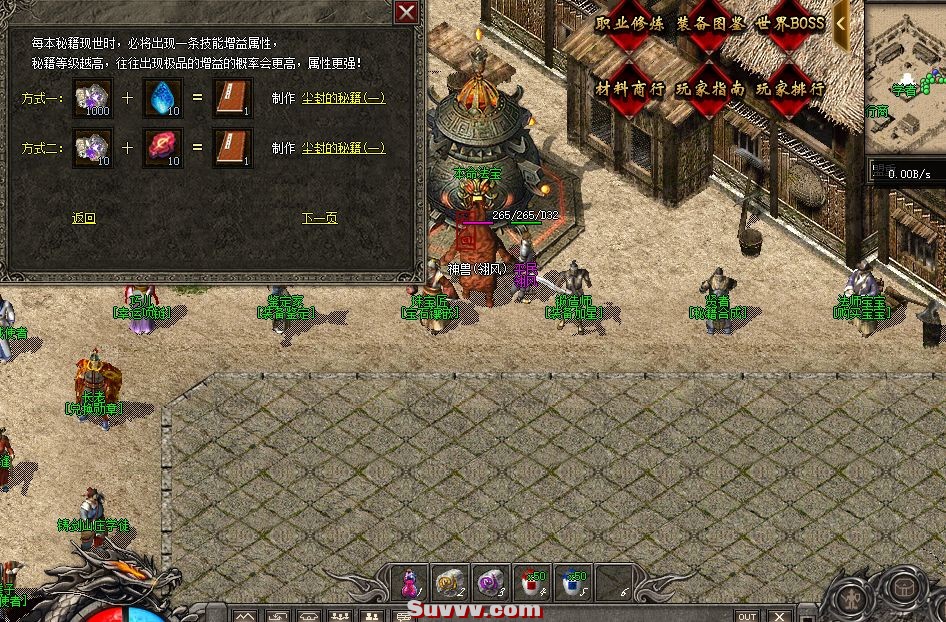Close the secret book crafting dialog
The width and height of the screenshot is (946, 622).
(x=406, y=12)
